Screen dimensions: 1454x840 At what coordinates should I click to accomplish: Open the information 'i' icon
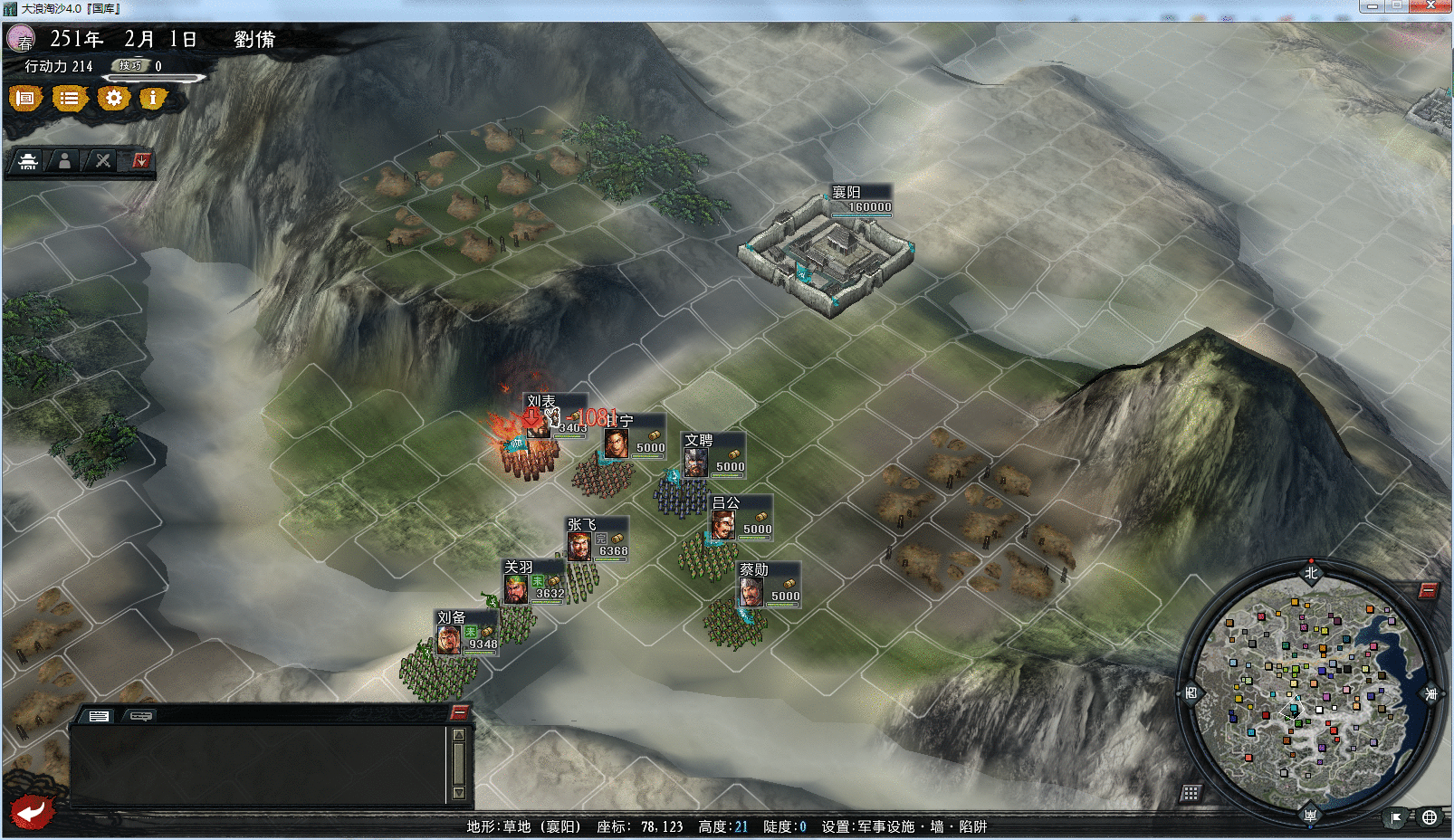pyautogui.click(x=152, y=100)
